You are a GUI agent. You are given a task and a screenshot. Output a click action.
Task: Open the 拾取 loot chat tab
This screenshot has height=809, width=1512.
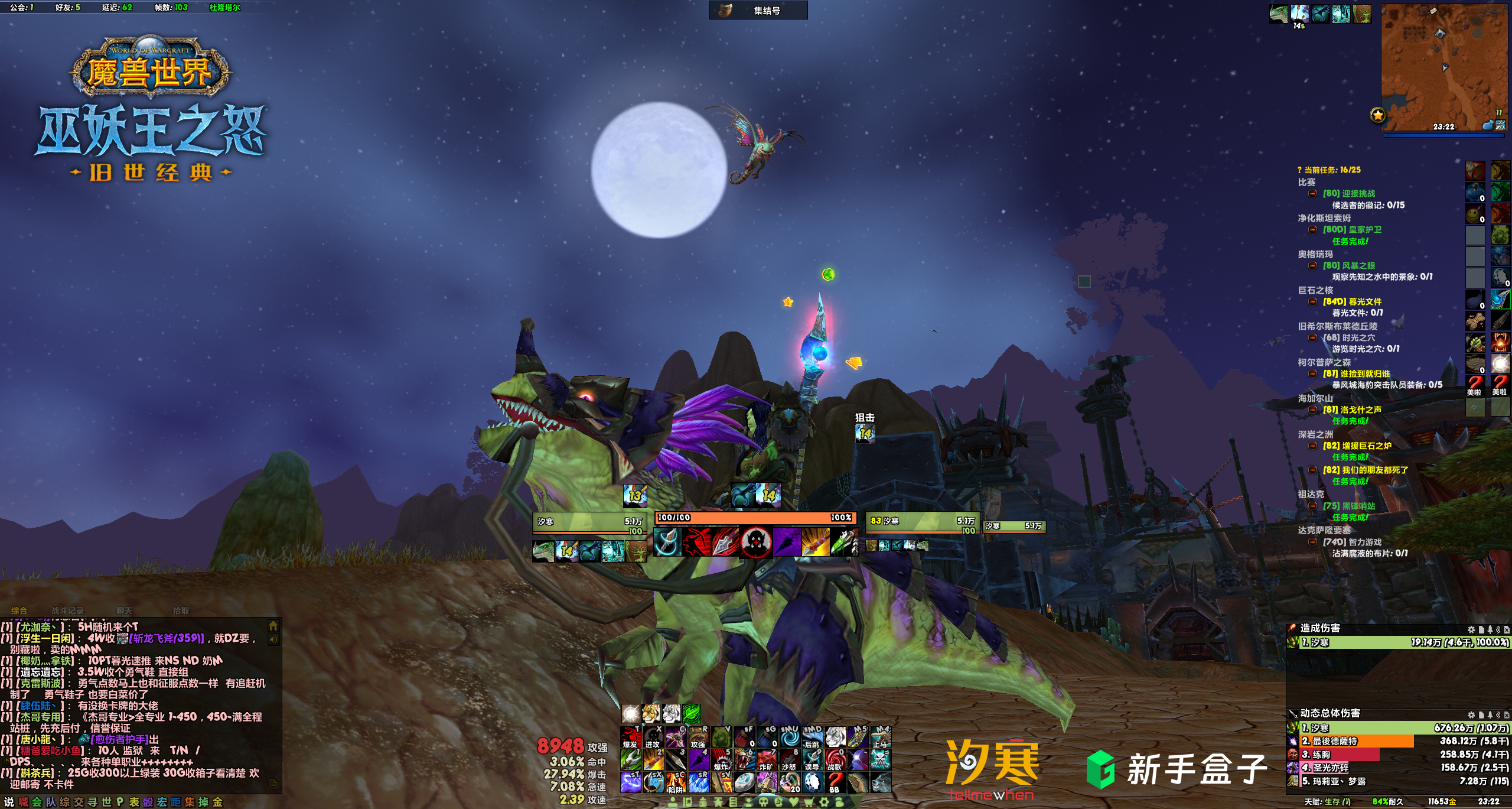[181, 610]
